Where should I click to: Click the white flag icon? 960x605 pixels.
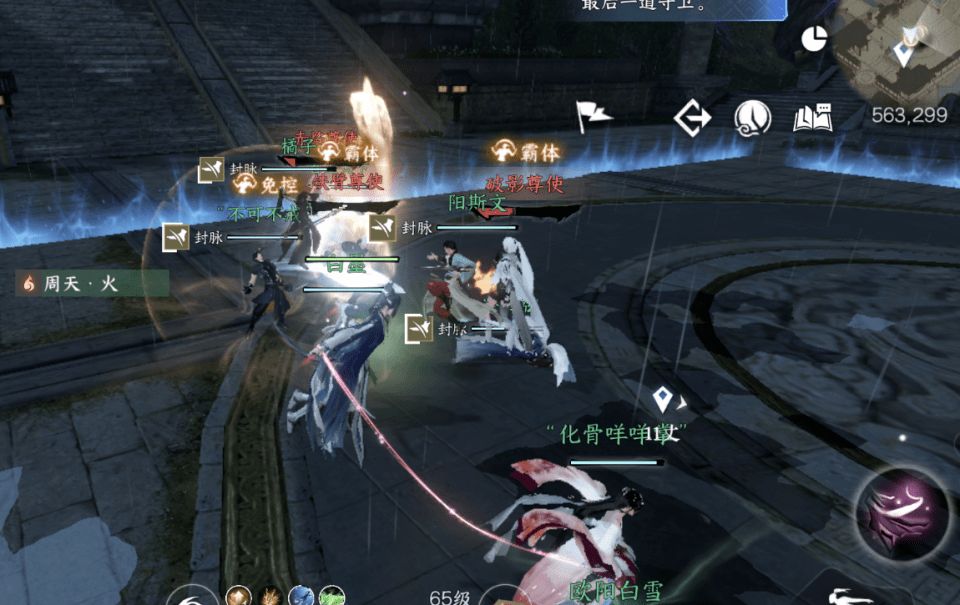tap(592, 116)
